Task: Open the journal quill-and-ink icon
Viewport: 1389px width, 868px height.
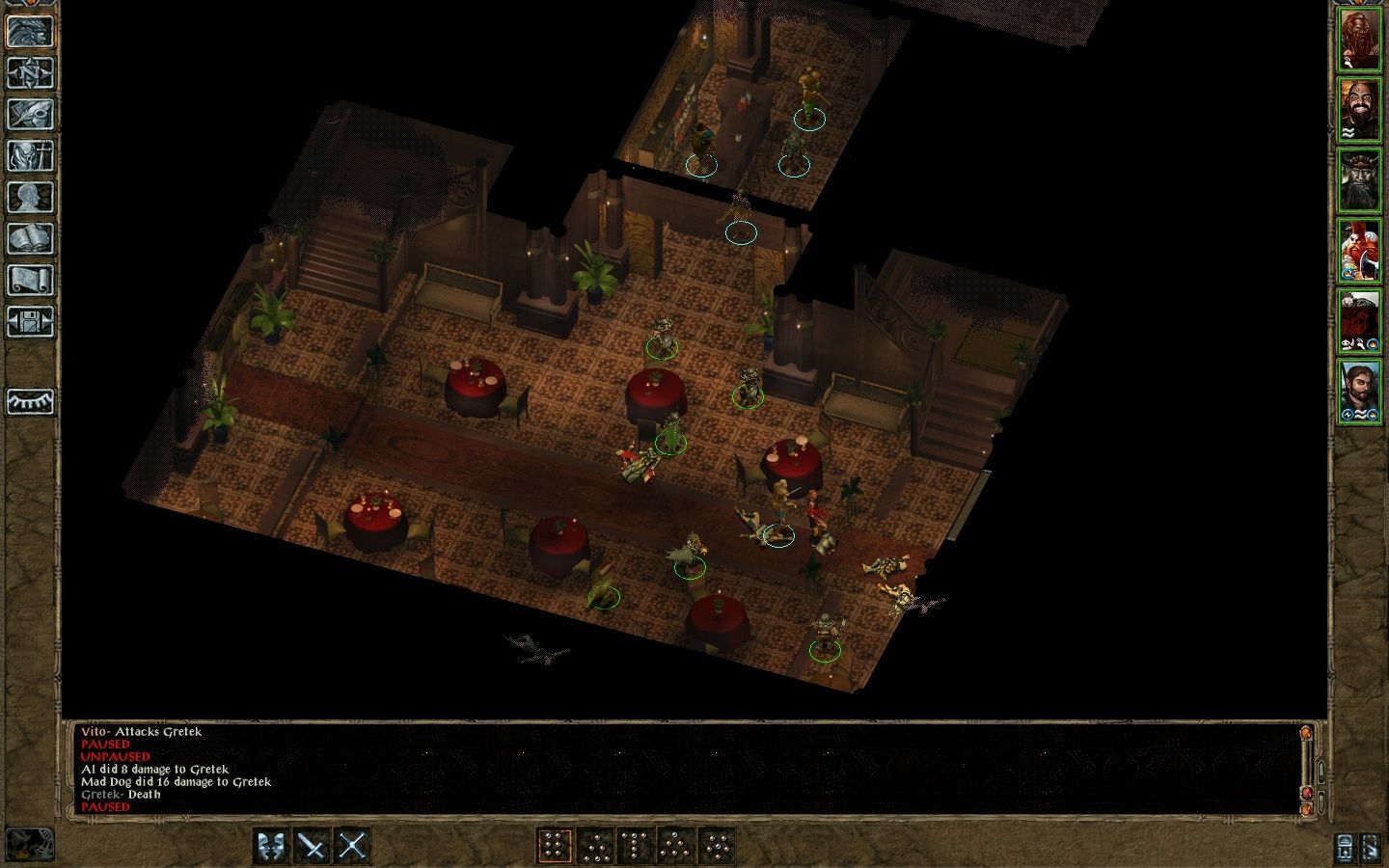Action: (31, 112)
